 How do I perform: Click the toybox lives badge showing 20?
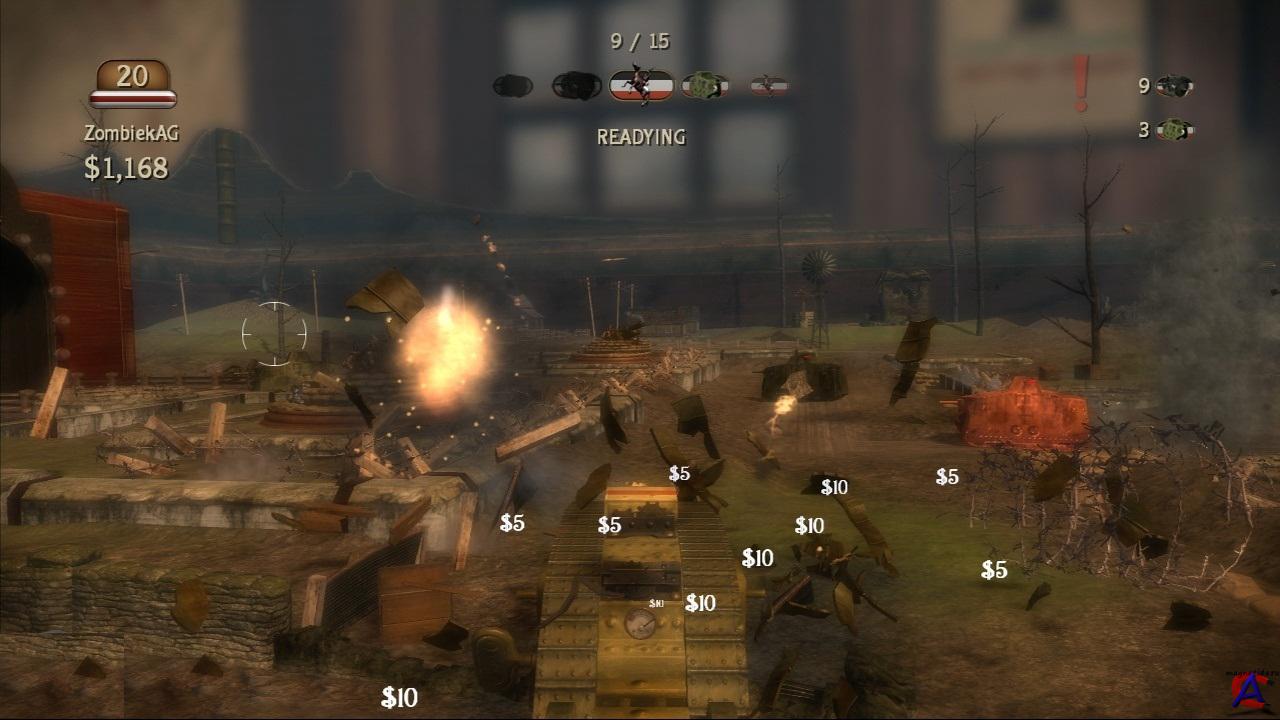(133, 82)
